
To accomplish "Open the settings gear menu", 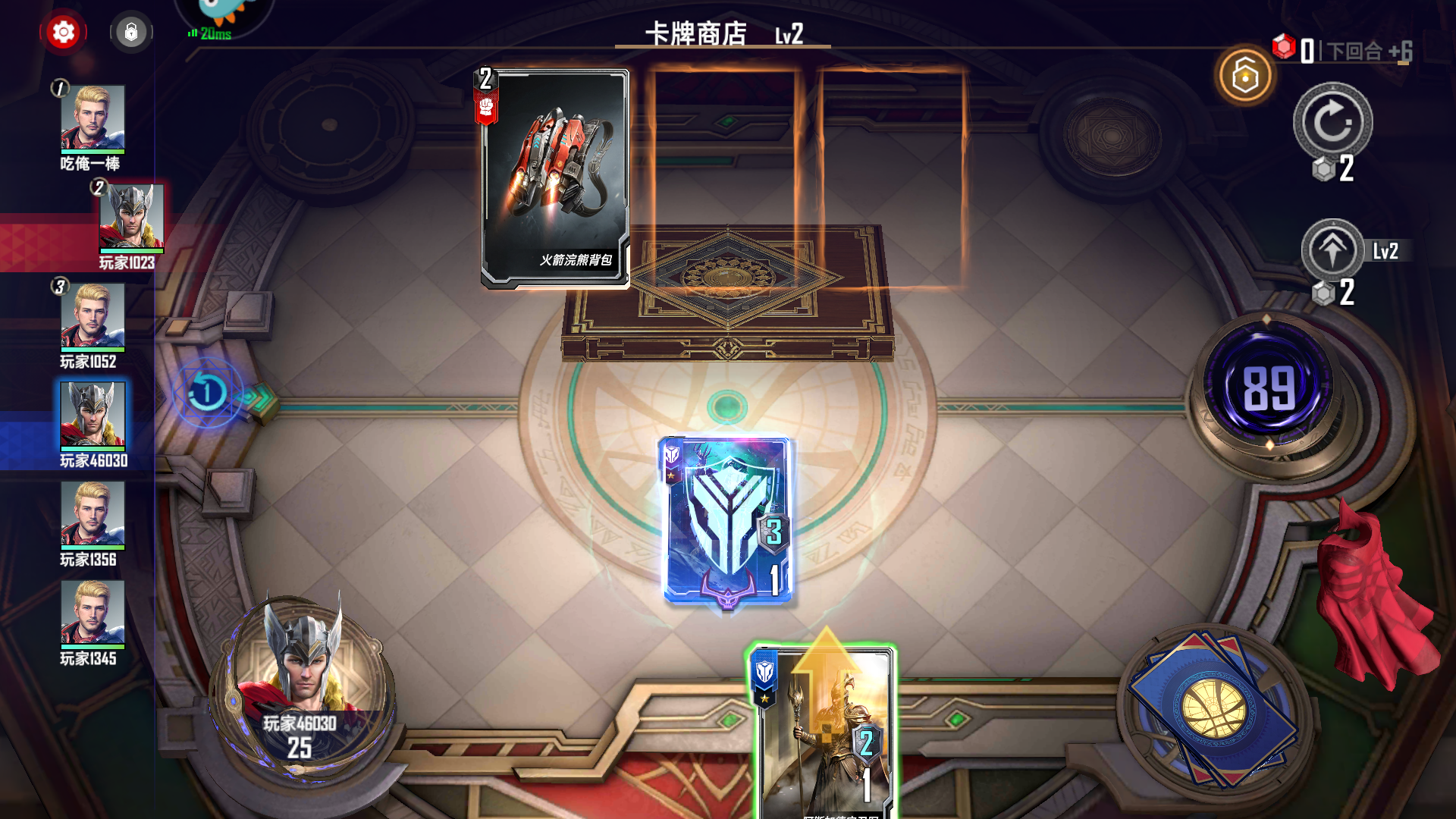I will pos(63,33).
